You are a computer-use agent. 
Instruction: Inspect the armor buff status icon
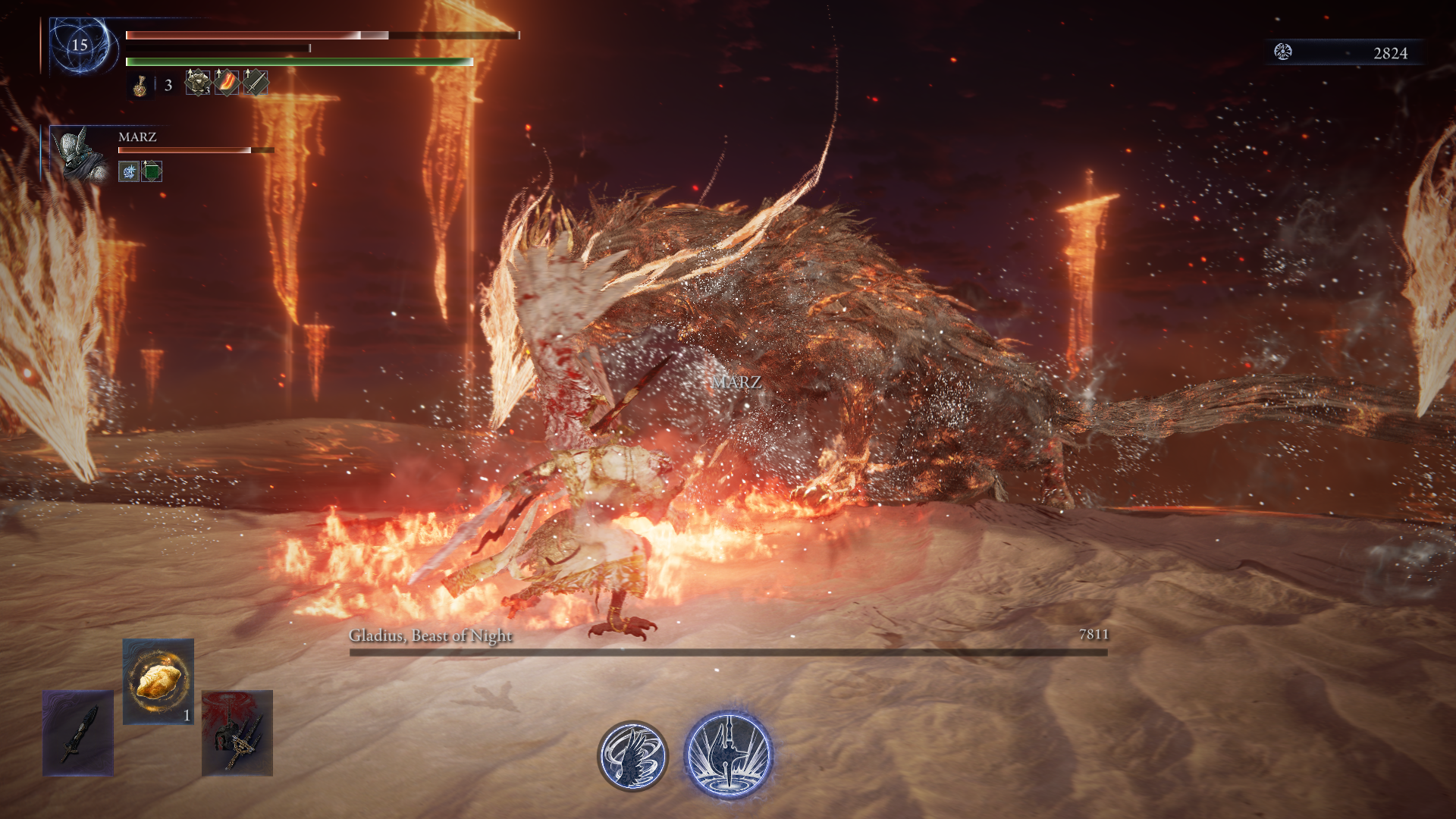(198, 83)
